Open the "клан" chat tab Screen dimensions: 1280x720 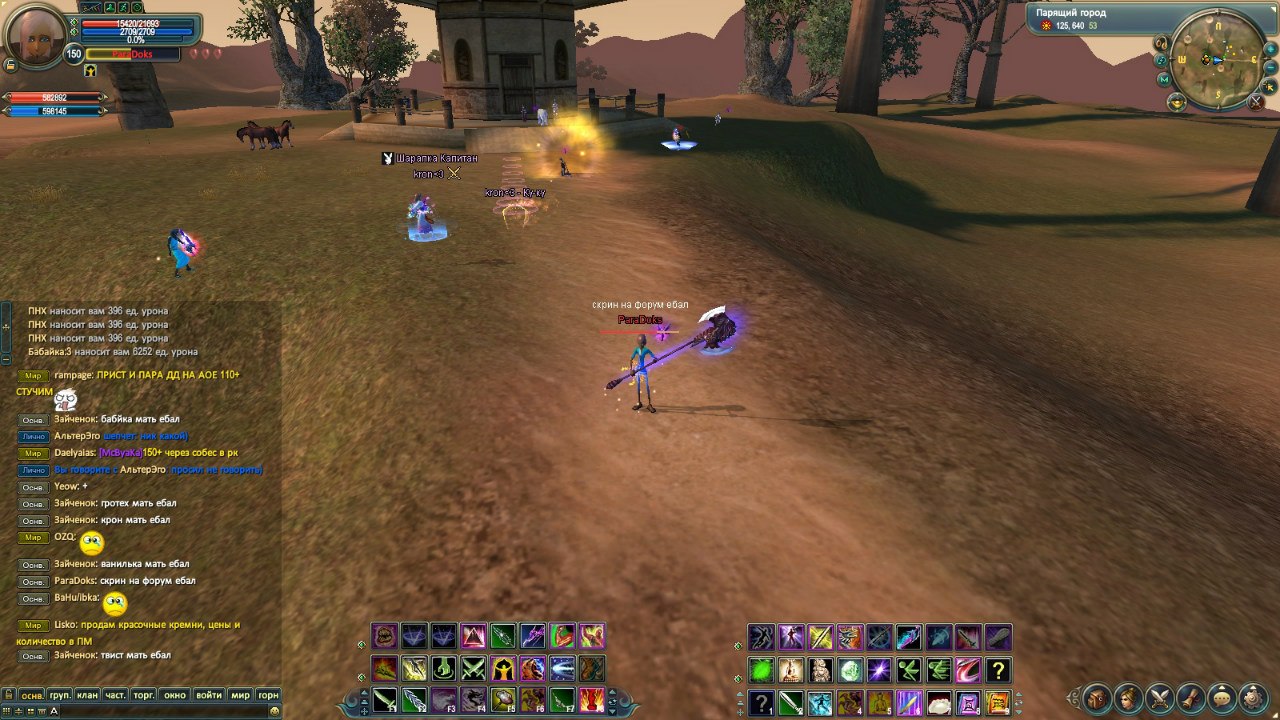click(x=87, y=695)
